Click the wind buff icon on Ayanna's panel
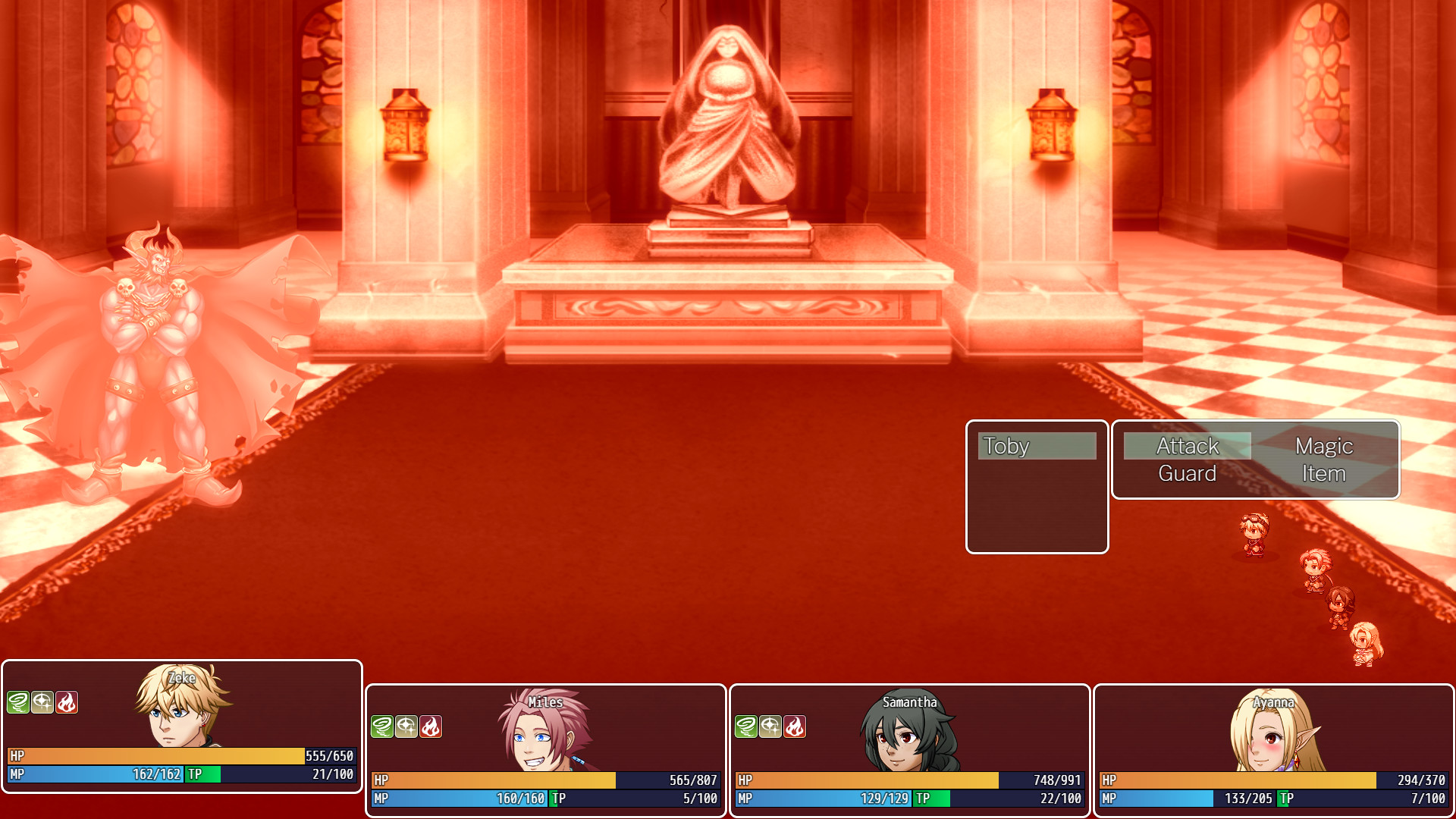1456x819 pixels. coord(1111,726)
